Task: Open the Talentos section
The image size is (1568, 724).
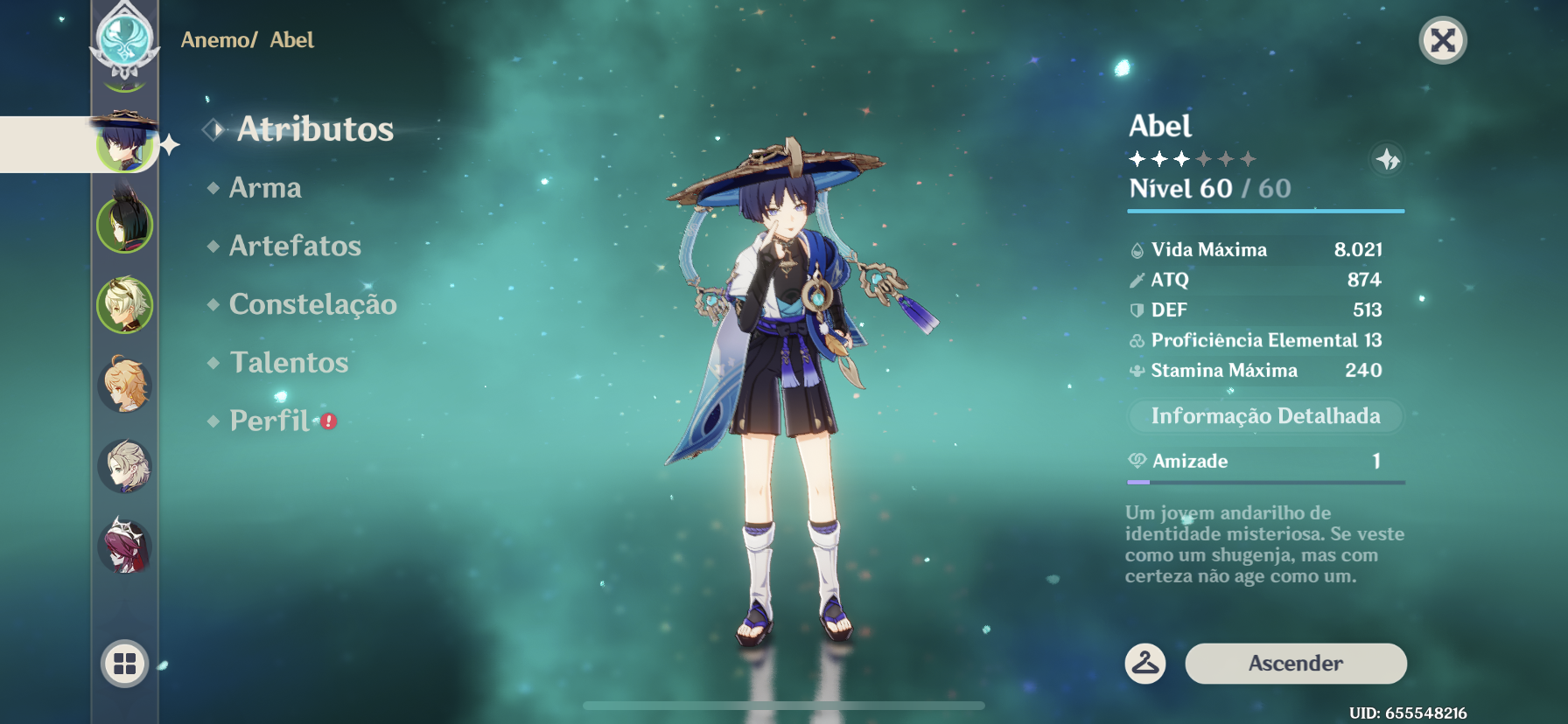Action: [288, 363]
